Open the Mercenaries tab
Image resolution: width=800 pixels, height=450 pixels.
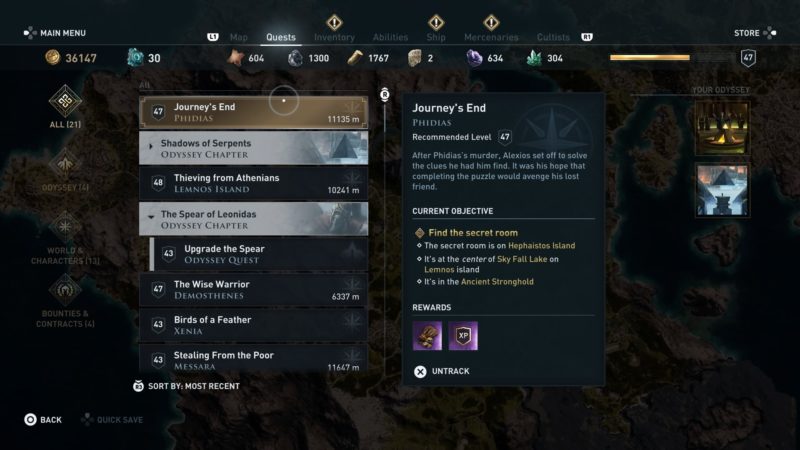(x=491, y=38)
